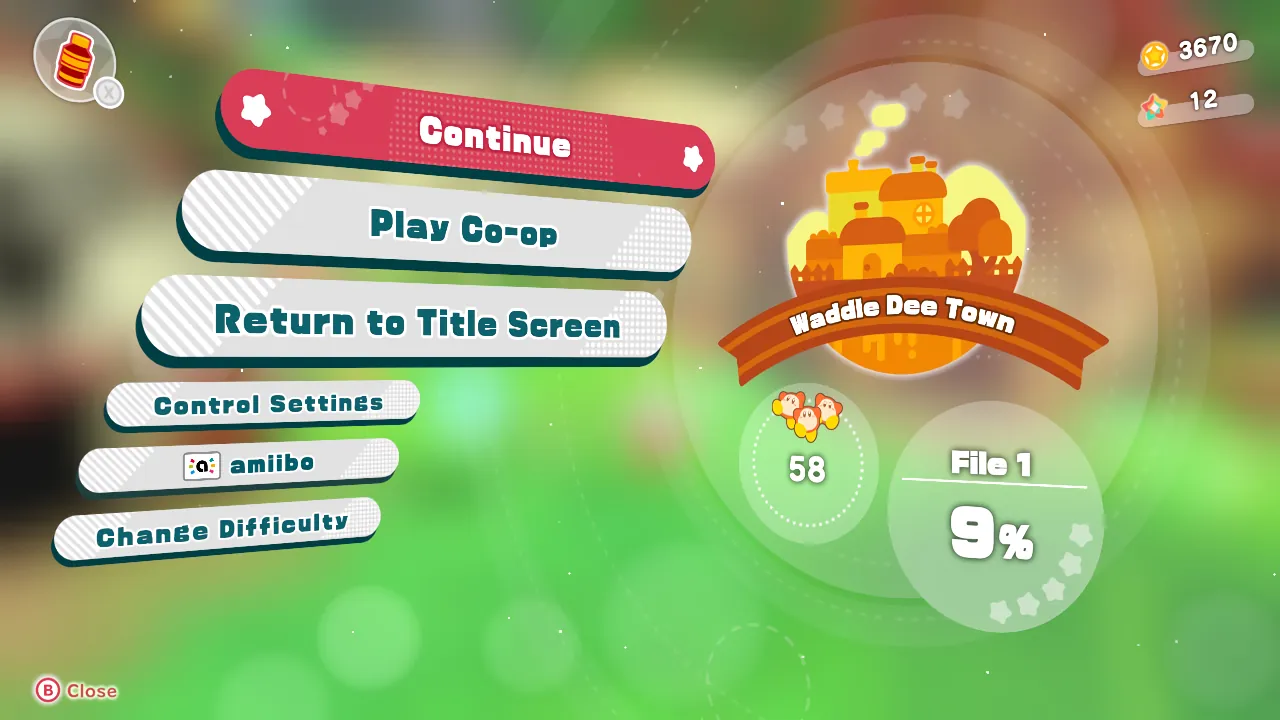Click the energy drink item icon
The image size is (1280, 720).
[x=78, y=60]
